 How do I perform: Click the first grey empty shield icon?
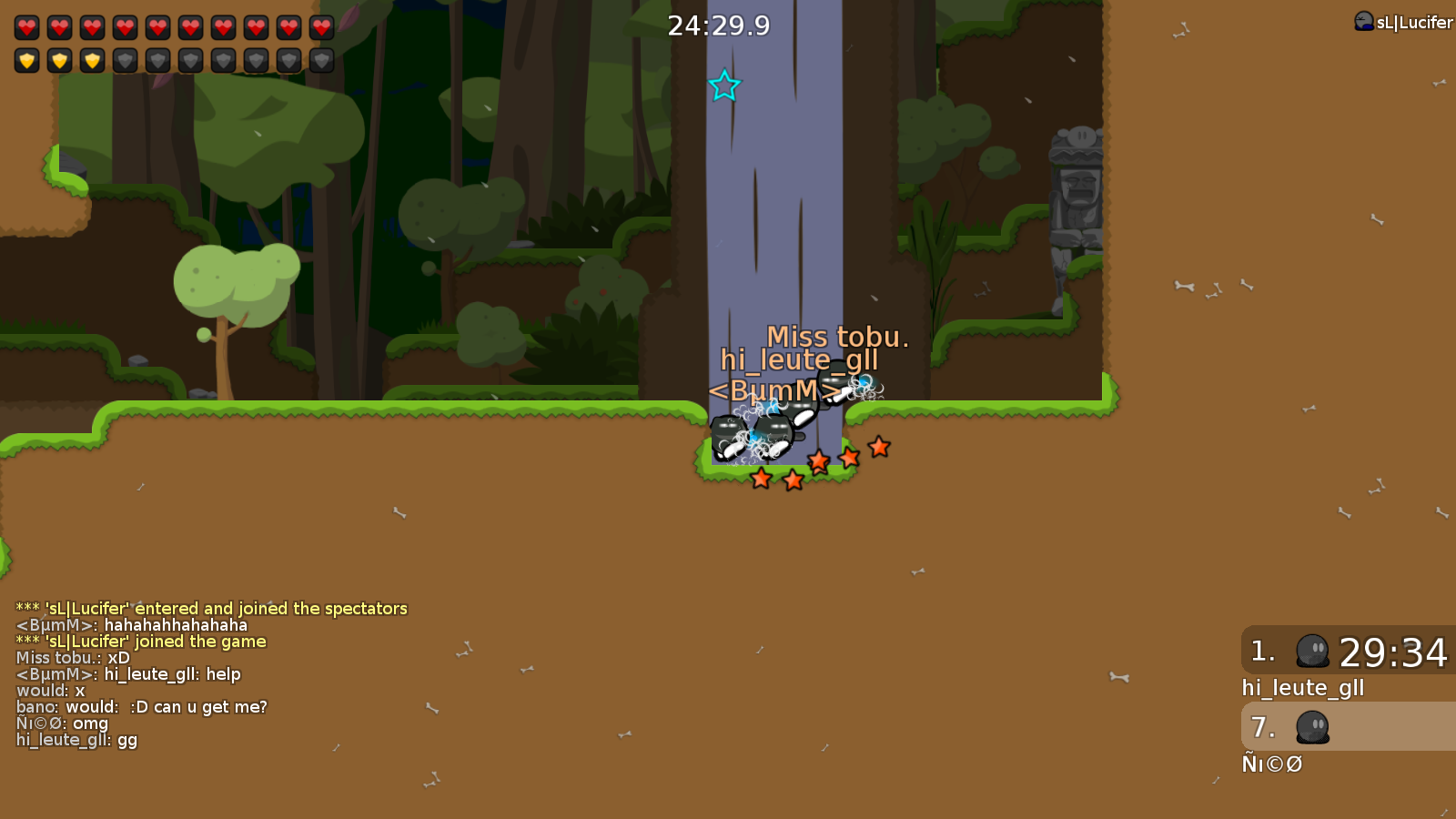pyautogui.click(x=125, y=60)
